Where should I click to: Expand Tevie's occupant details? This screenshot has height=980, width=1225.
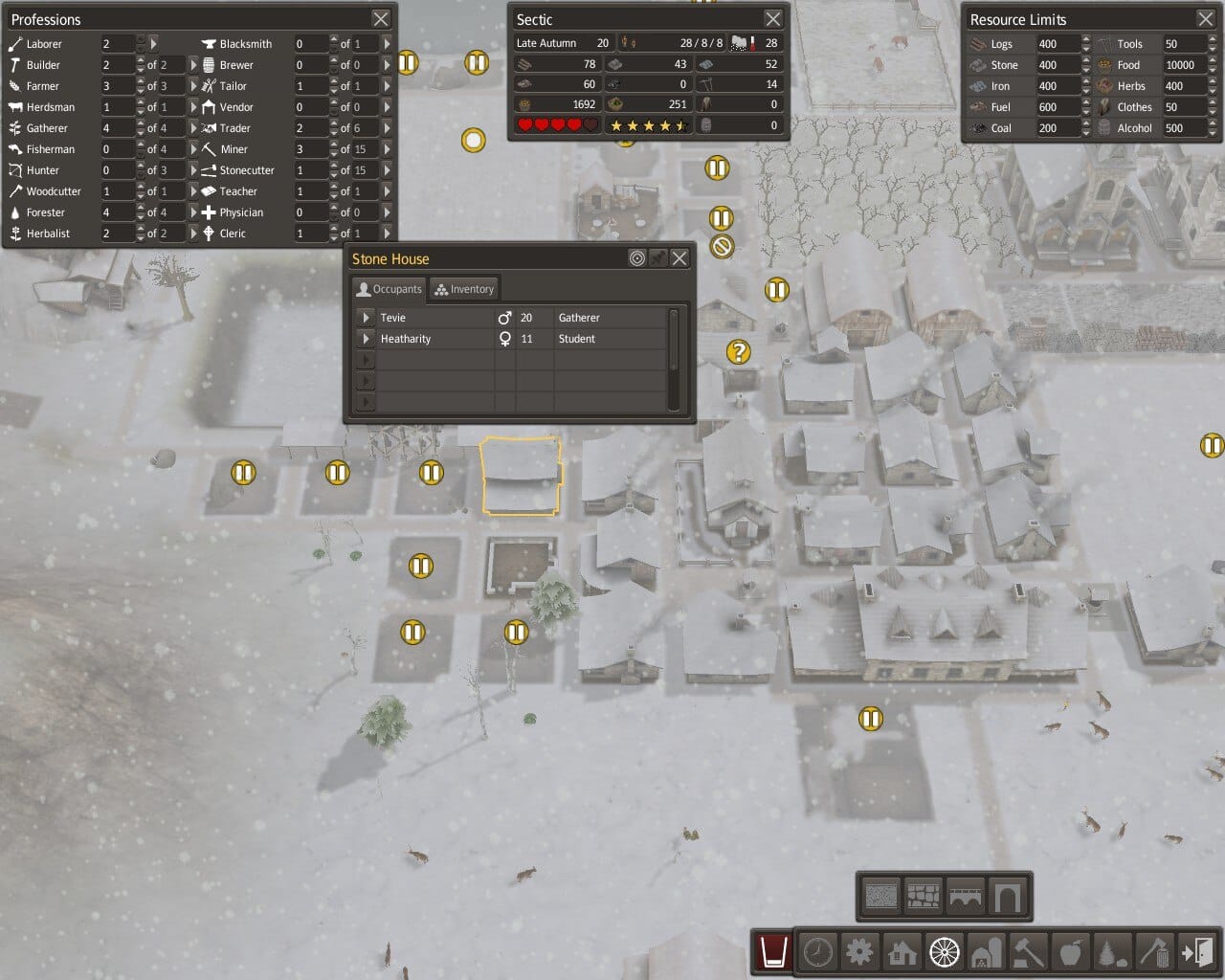pos(366,317)
